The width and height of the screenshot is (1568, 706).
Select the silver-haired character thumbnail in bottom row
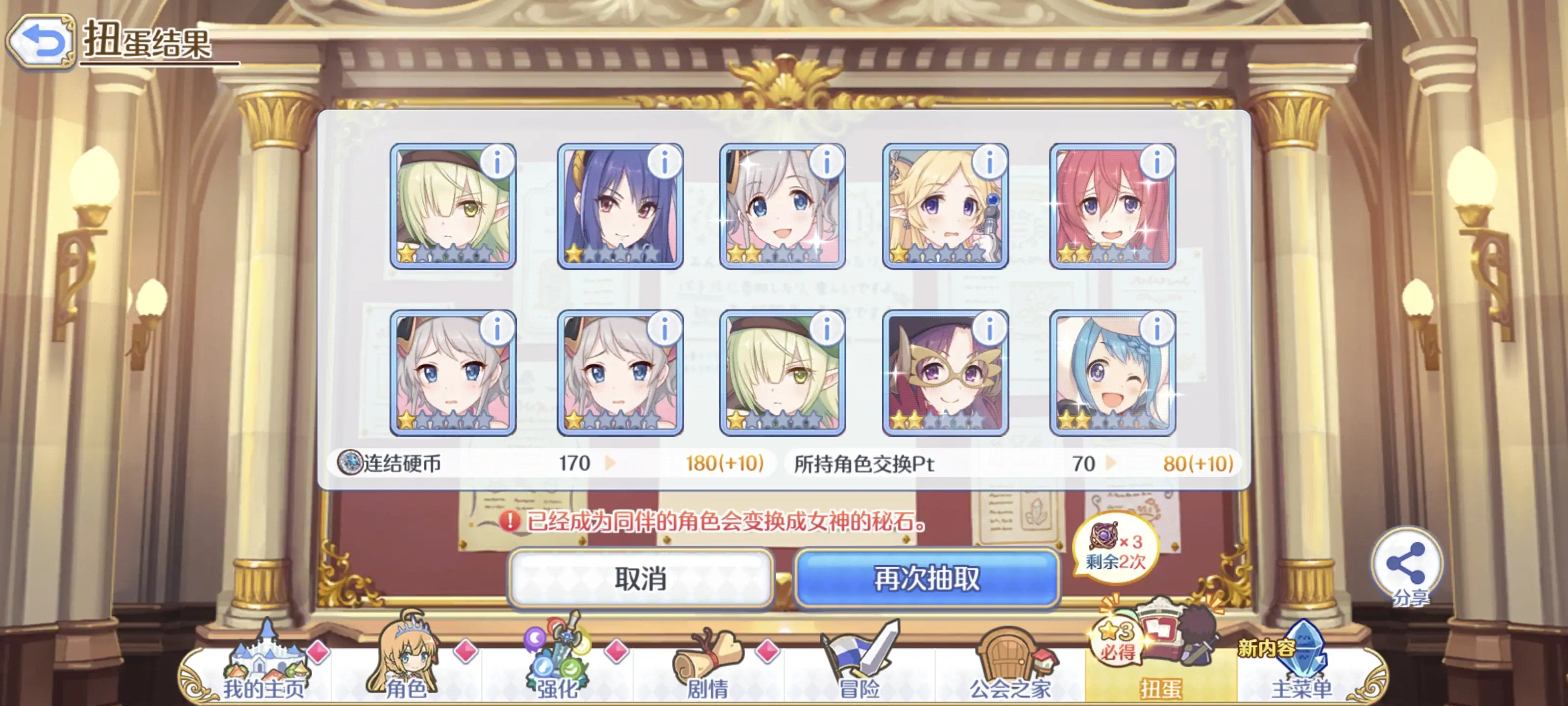click(453, 375)
